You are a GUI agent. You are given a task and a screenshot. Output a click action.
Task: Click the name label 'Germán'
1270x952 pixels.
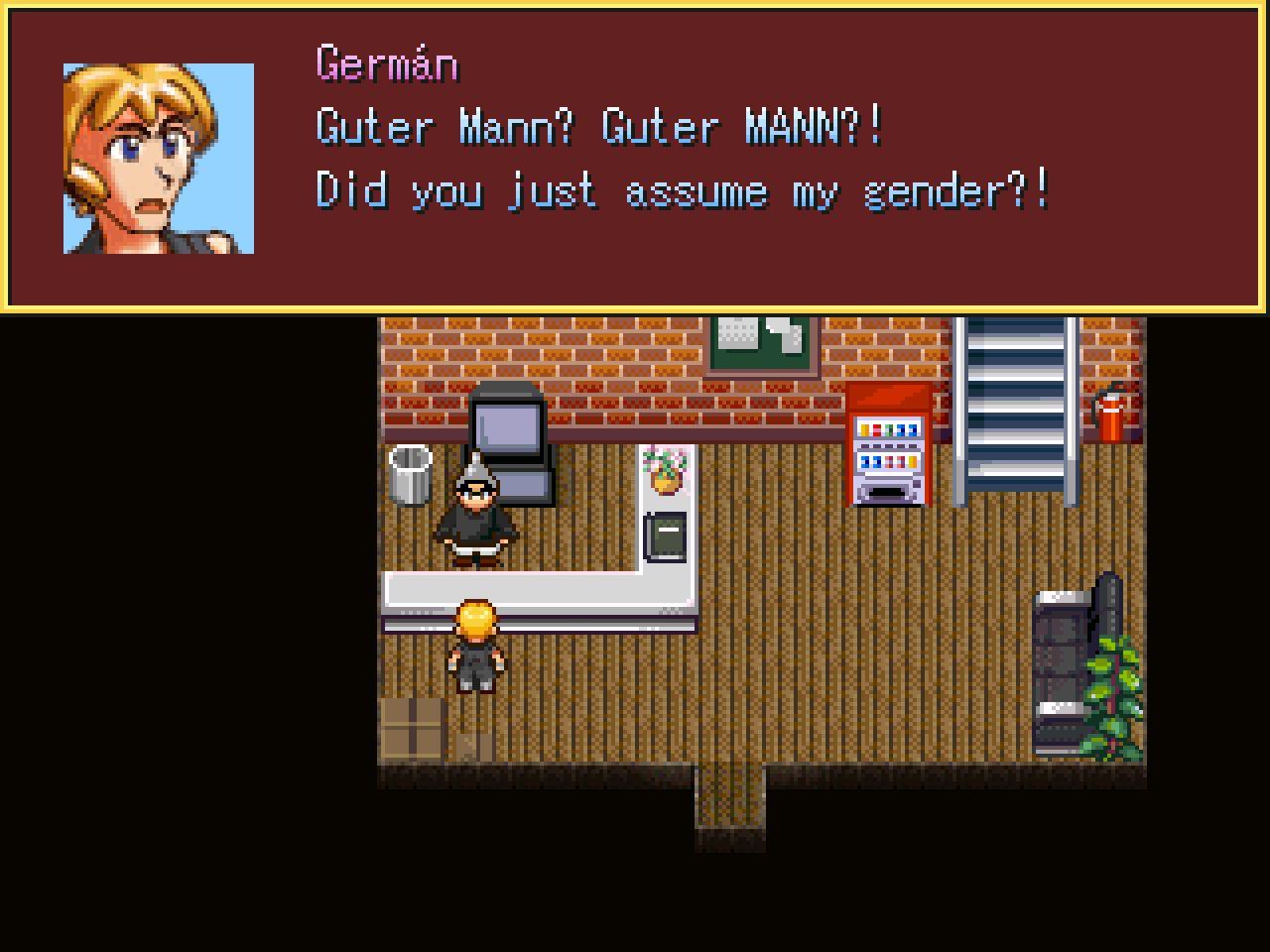385,62
